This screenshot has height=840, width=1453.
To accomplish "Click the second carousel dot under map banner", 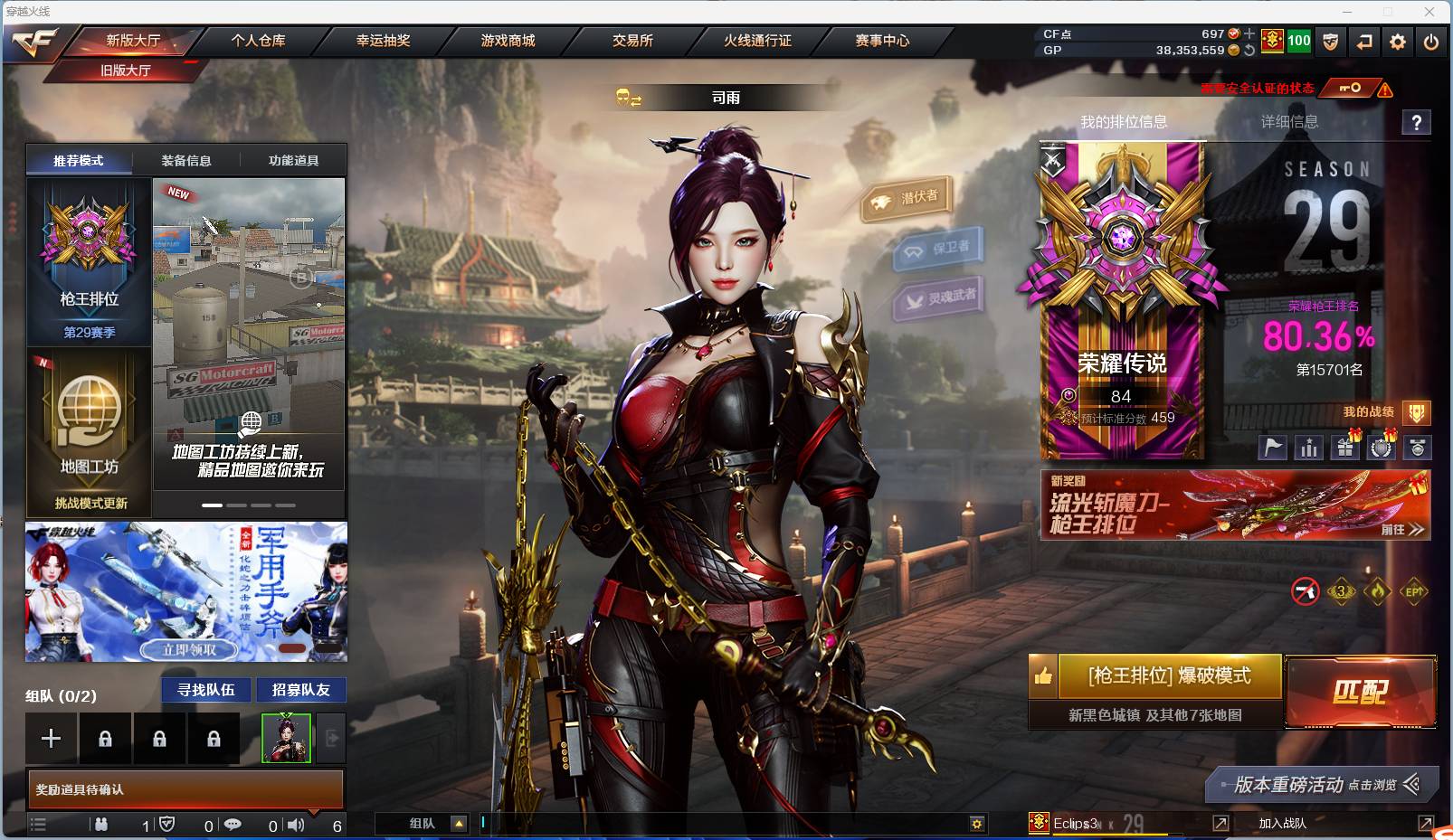I will 237,506.
